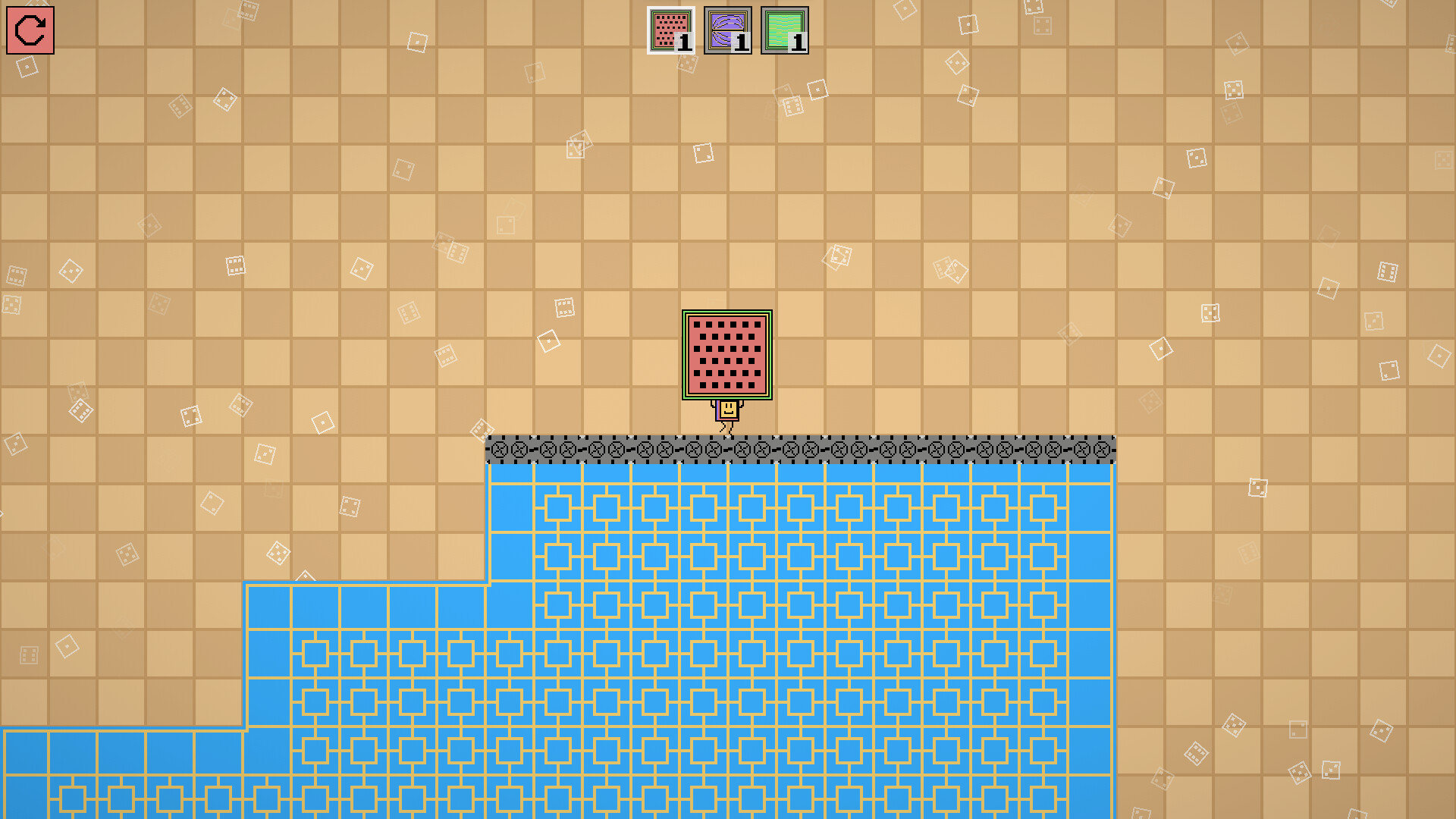Click the watermelon block above the character
1456x819 pixels.
pos(726,355)
